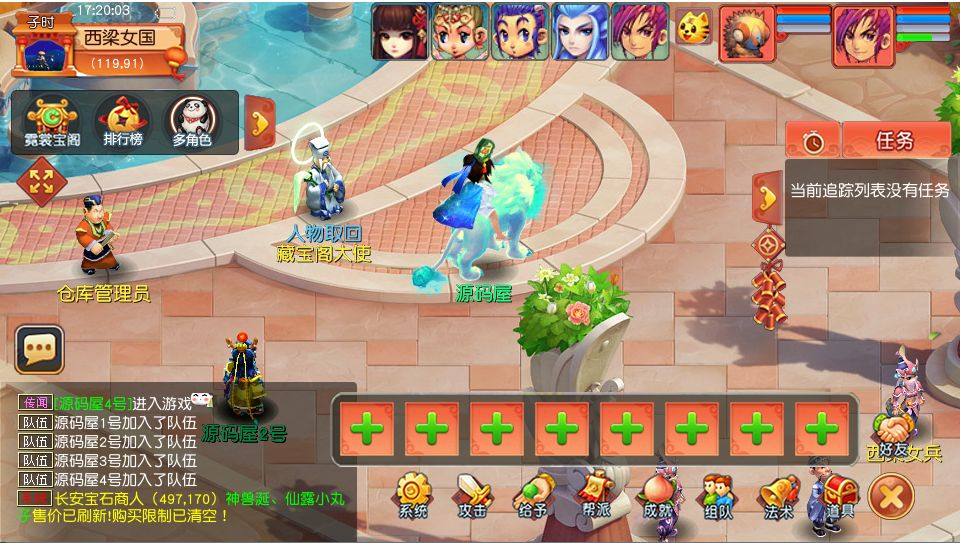
Task: Toggle the fullscreen expand arrows button
Action: [42, 181]
